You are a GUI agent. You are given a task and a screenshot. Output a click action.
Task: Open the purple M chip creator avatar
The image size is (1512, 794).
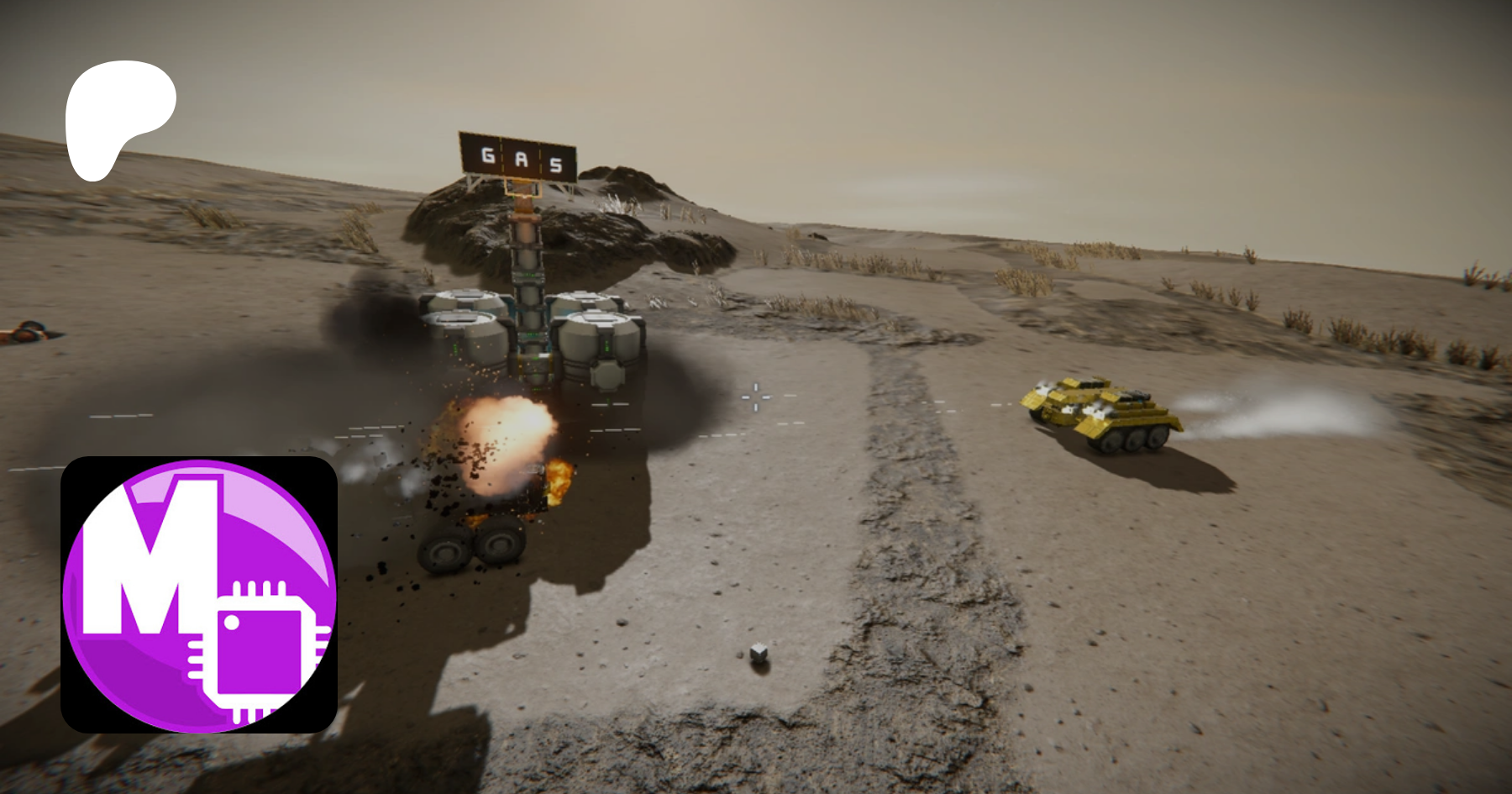[199, 594]
